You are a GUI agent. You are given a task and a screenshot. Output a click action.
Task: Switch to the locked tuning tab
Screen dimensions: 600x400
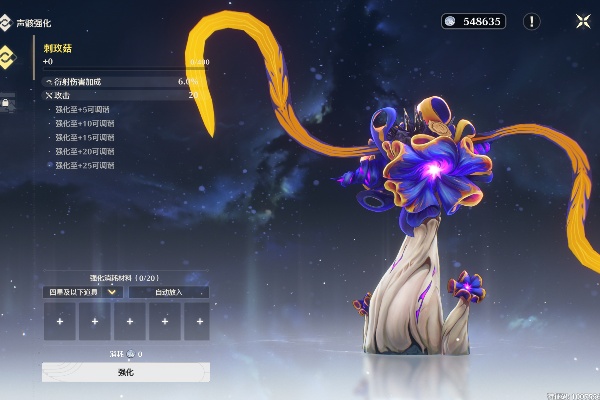tap(6, 102)
